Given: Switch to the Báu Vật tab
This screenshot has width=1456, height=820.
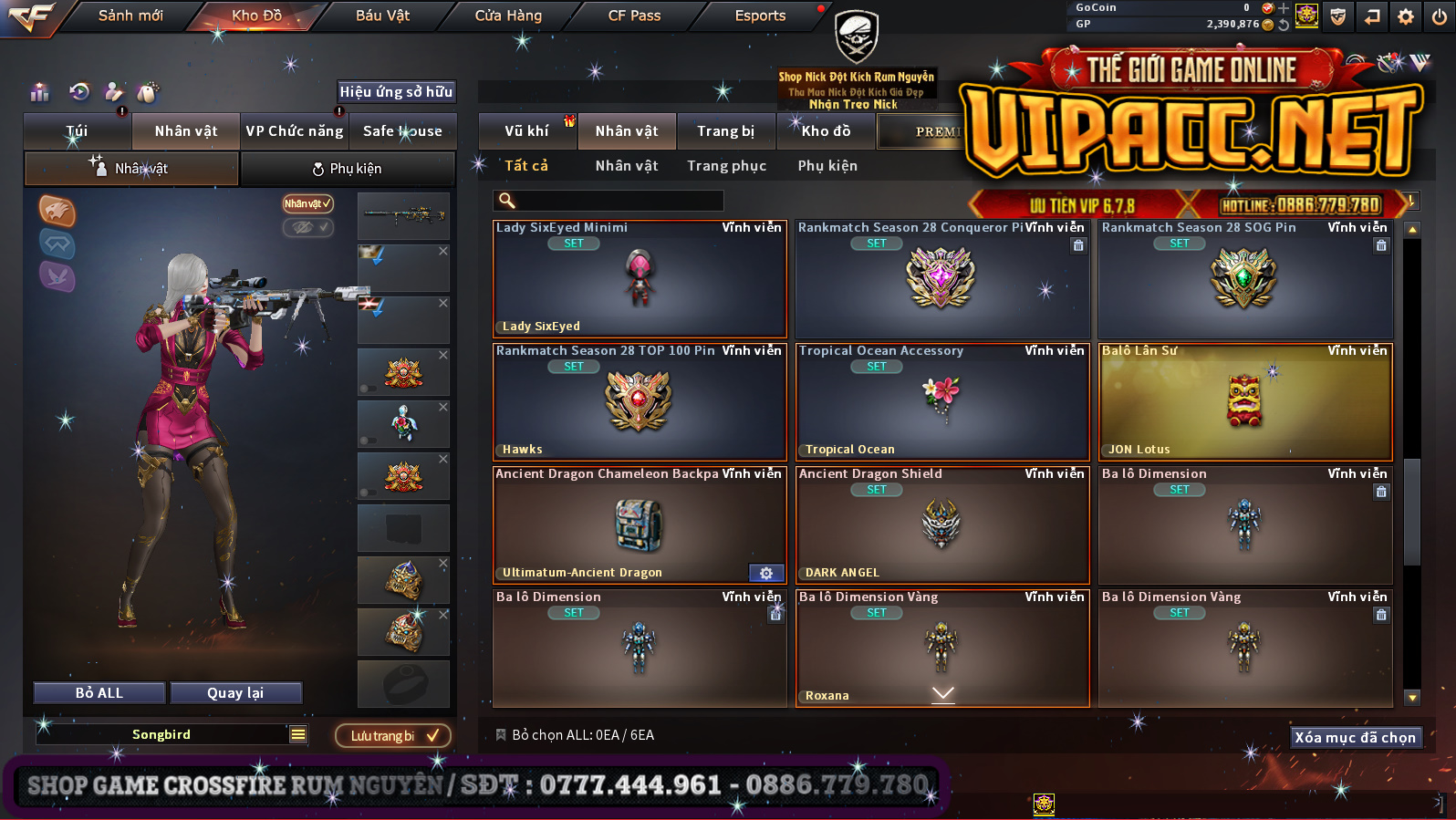Looking at the screenshot, I should click(382, 16).
